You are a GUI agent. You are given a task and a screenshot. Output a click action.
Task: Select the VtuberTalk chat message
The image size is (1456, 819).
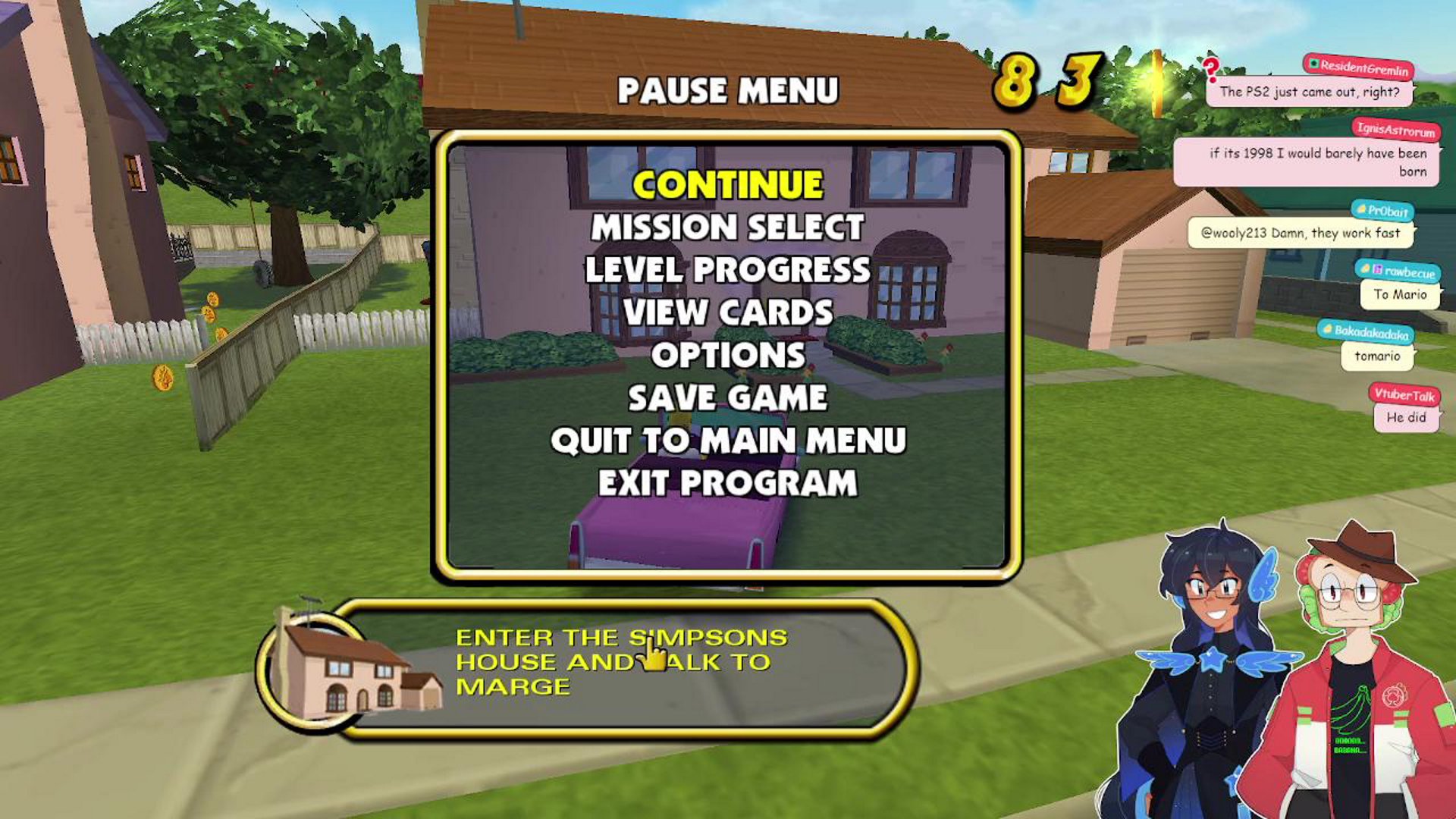coord(1406,417)
